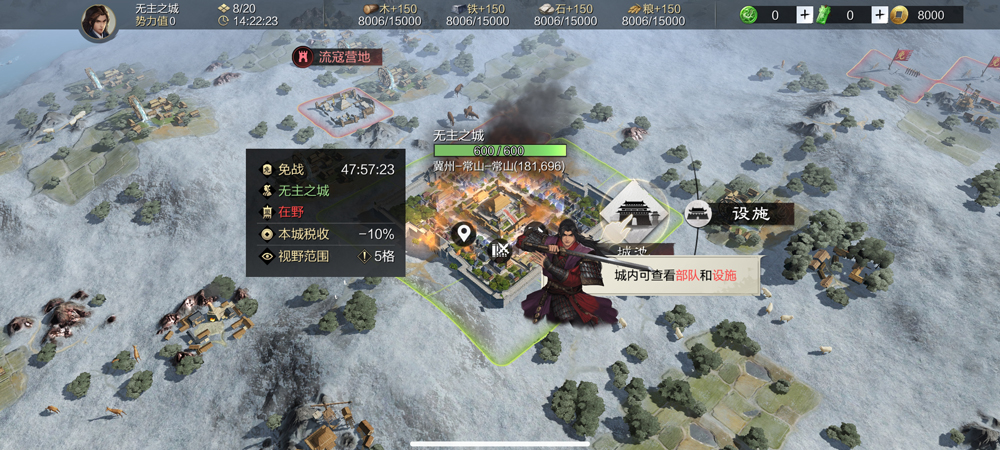1000x450 pixels.
Task: Tap the 城池 city button
Action: [x=632, y=213]
